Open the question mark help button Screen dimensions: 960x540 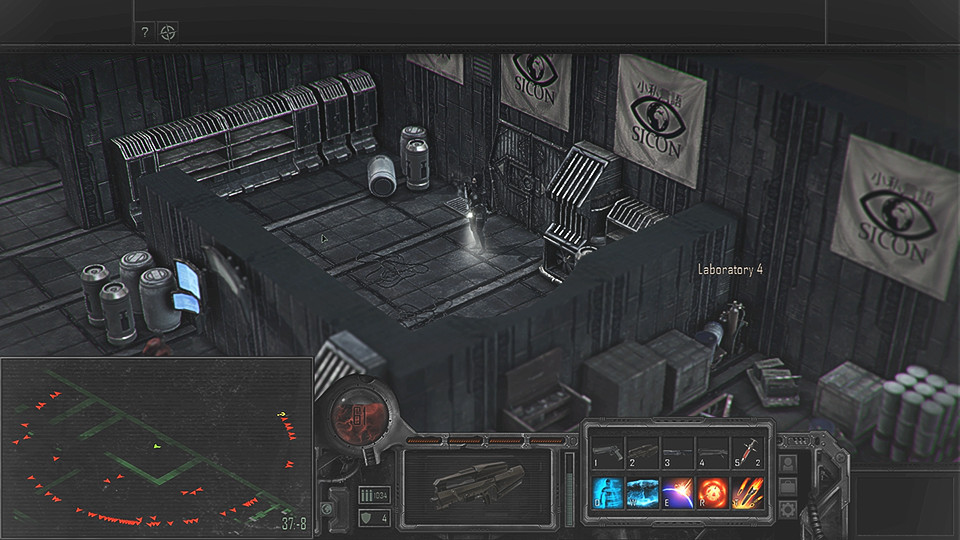pyautogui.click(x=145, y=32)
